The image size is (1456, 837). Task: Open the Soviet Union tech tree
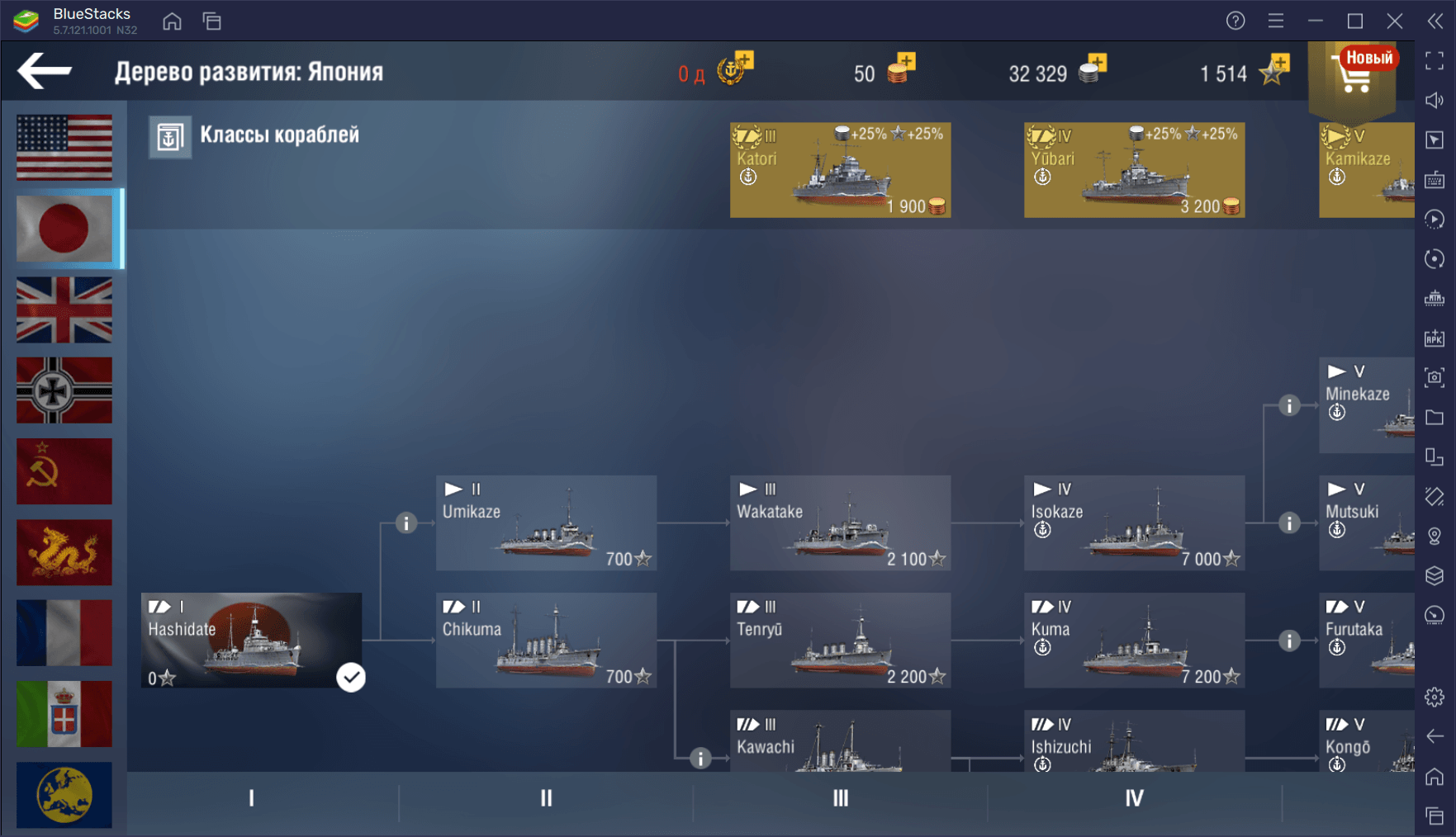[64, 471]
